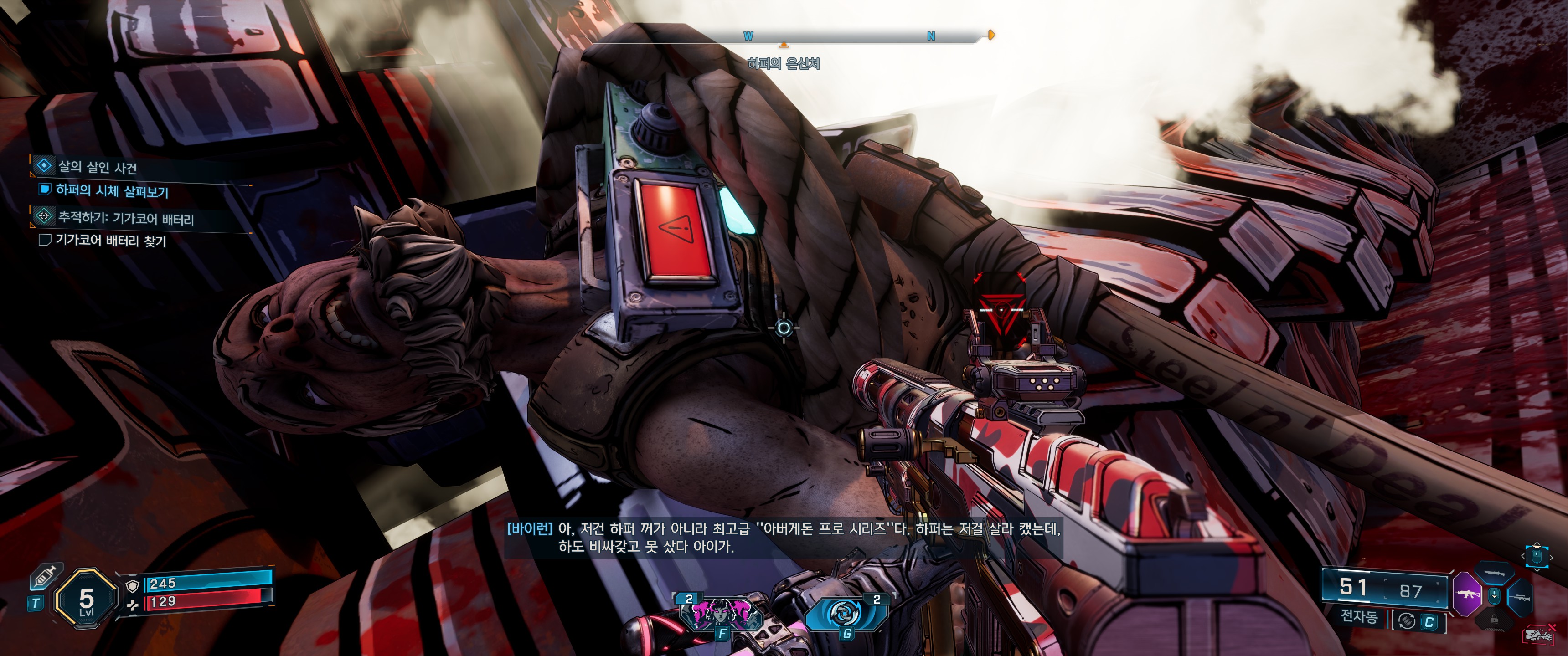Screen dimensions: 1568x656
Task: Switch to the shotgun weapon slot
Action: click(x=1495, y=574)
